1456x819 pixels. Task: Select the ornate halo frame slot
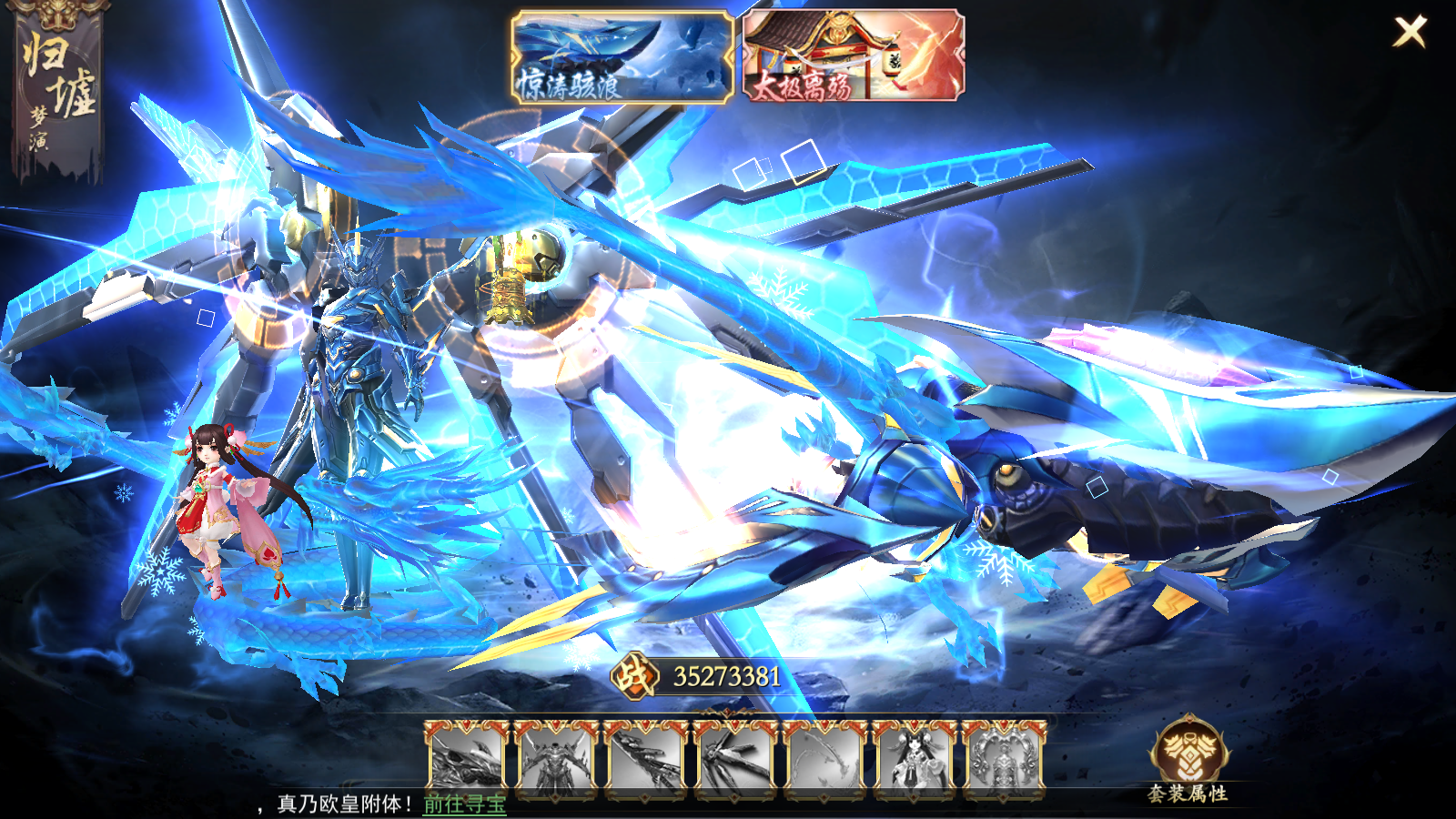coord(1003,760)
